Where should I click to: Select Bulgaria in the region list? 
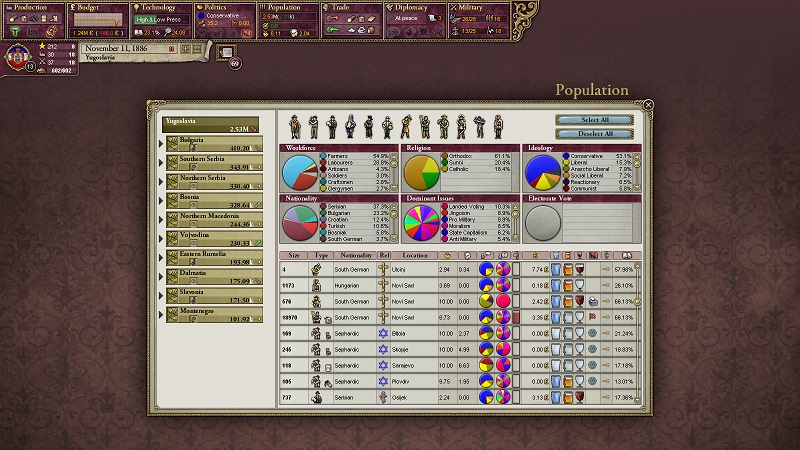[210, 144]
